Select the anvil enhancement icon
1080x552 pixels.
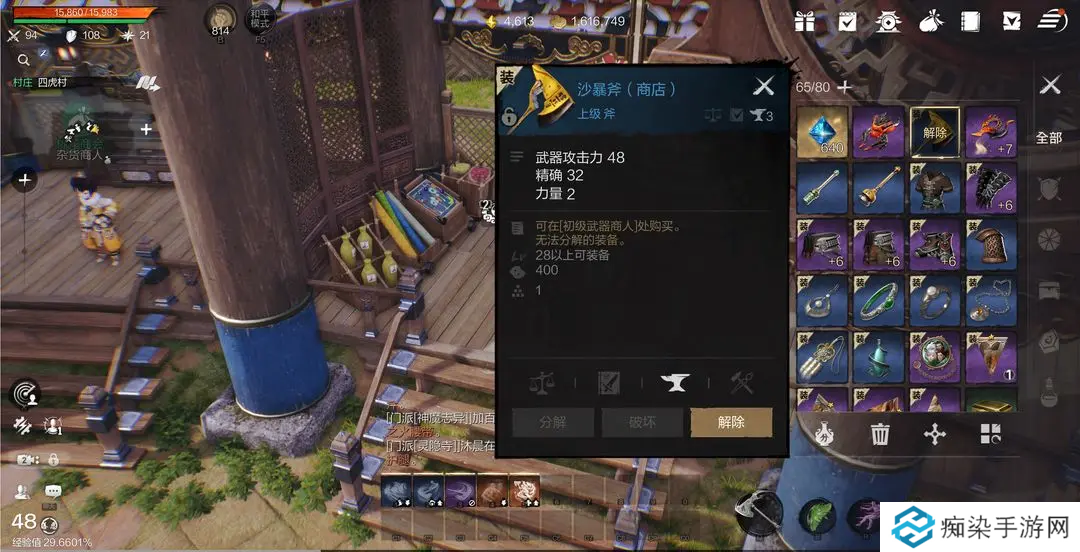(675, 381)
